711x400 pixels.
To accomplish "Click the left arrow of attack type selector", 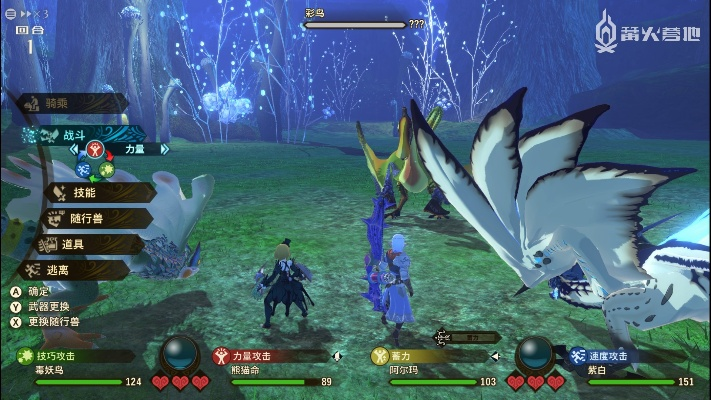I will (73, 149).
